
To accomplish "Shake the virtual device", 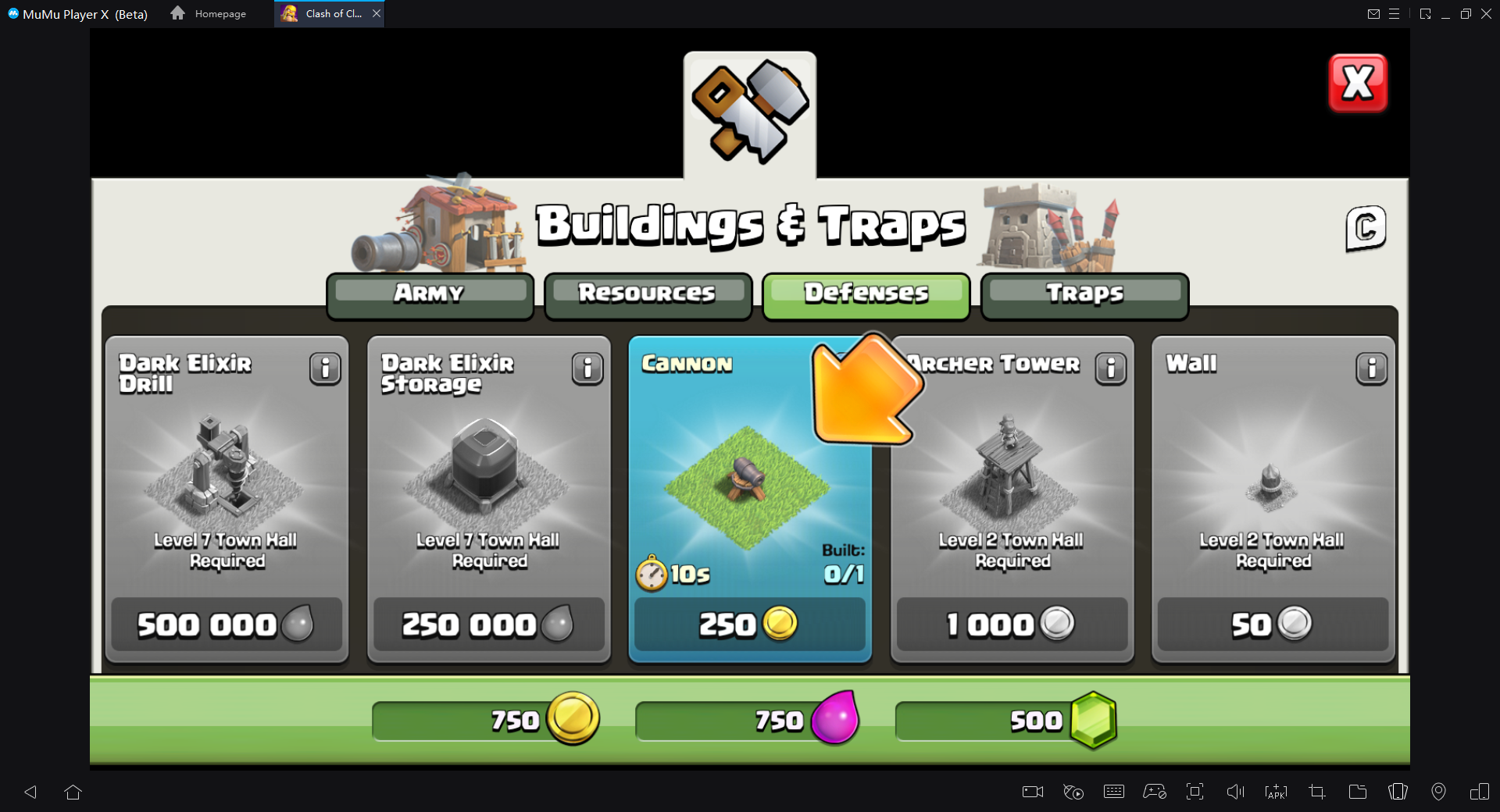I will tap(1397, 792).
